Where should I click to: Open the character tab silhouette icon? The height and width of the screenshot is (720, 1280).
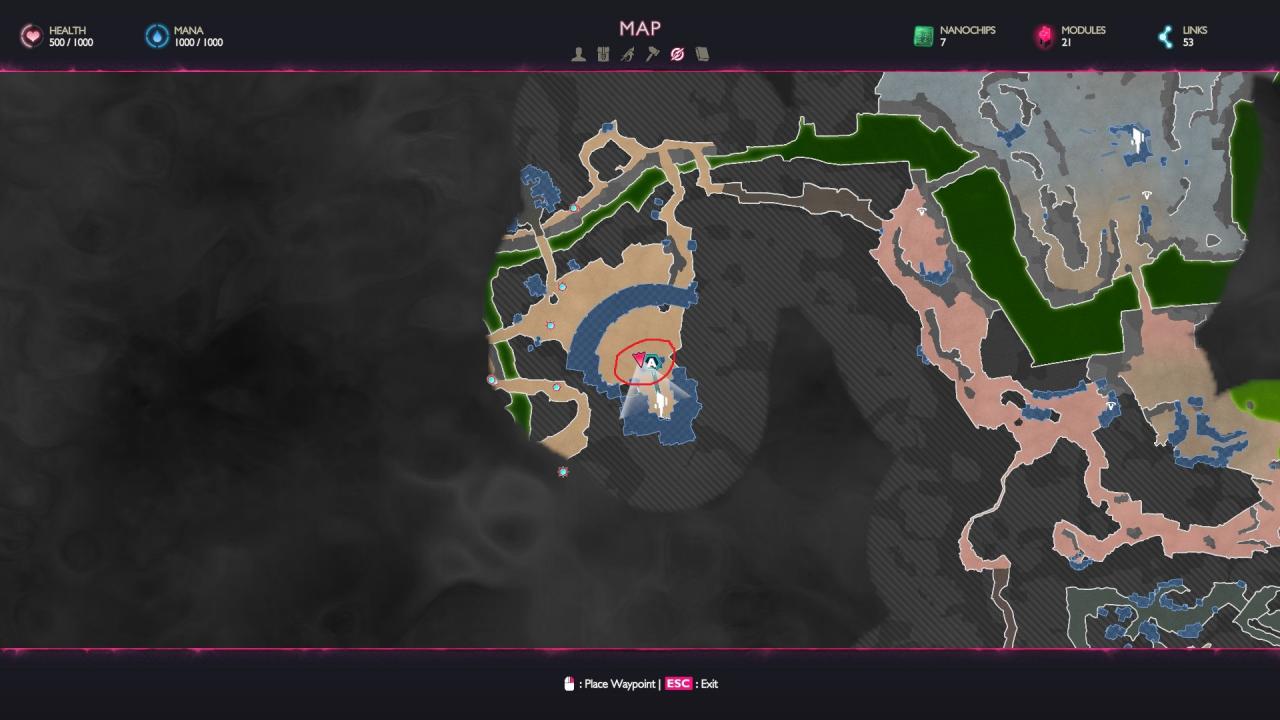578,55
